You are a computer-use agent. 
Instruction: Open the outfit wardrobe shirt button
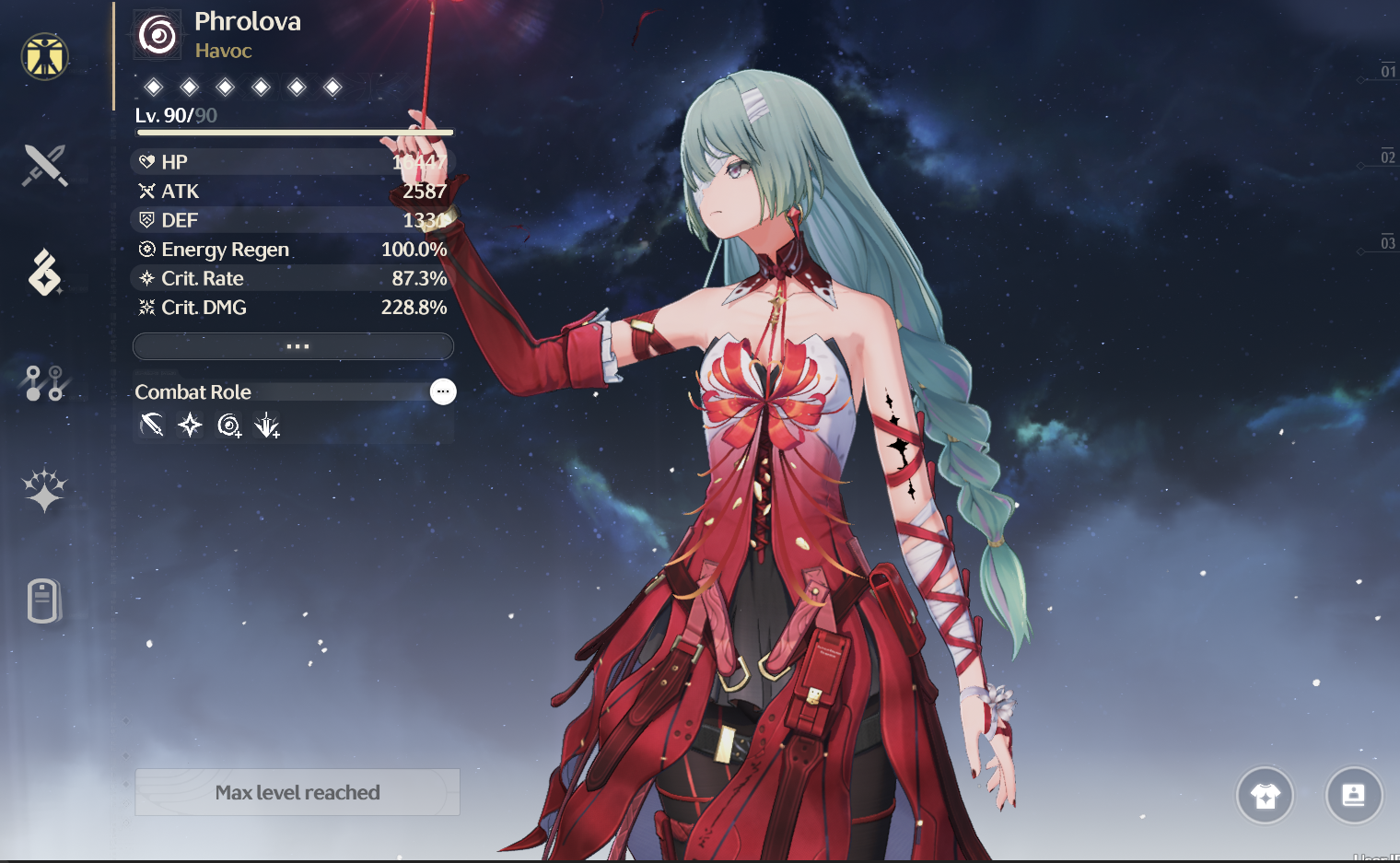click(1265, 796)
